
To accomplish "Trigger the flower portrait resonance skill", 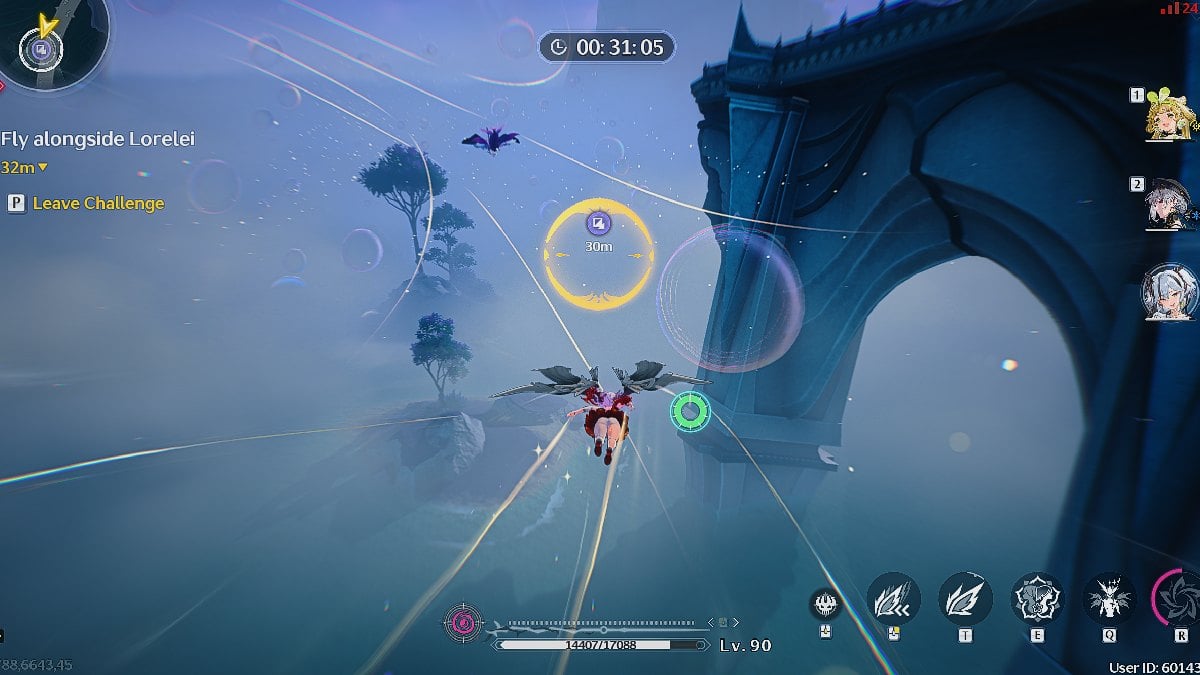I will (1037, 600).
